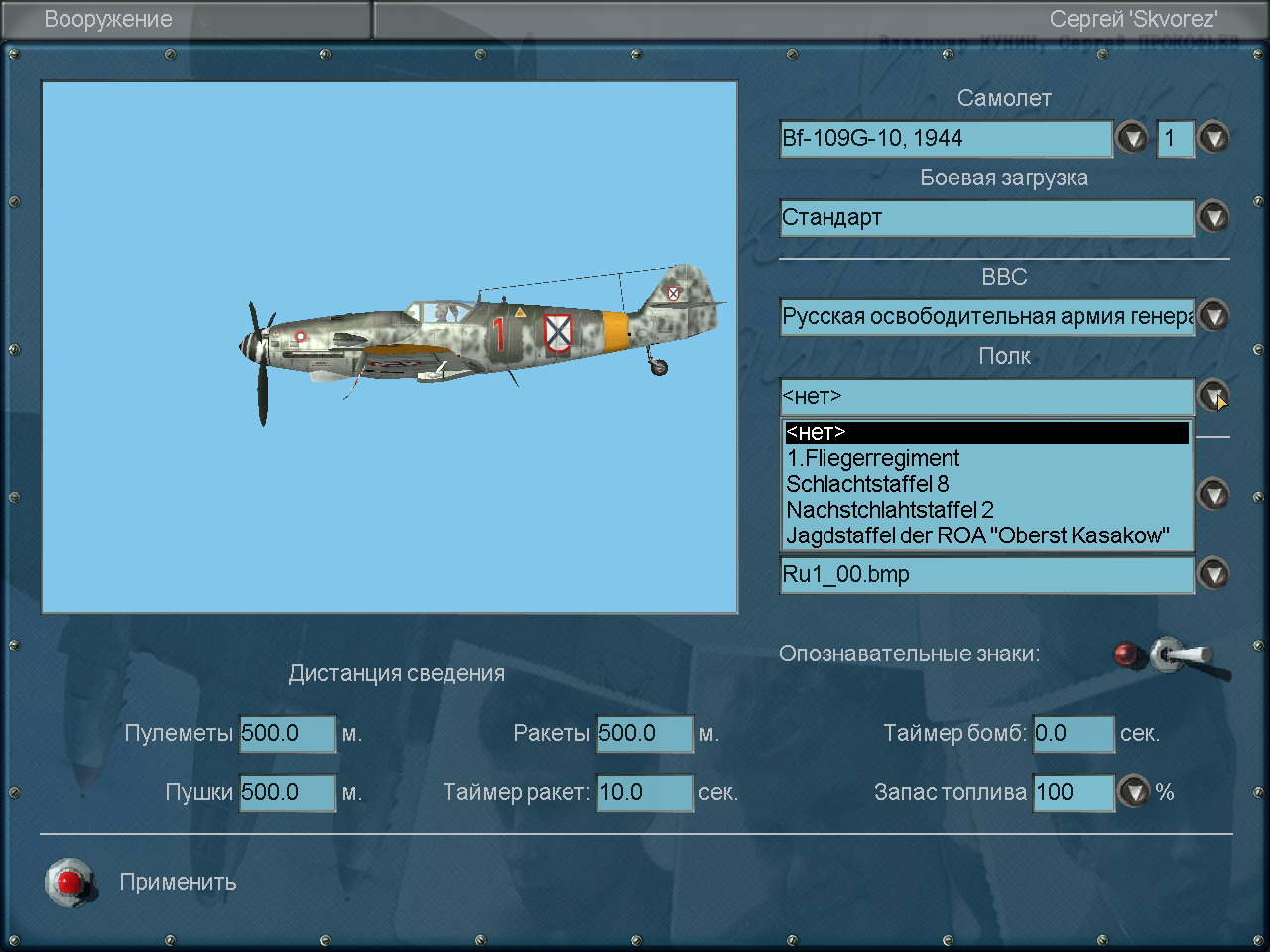Open the Запас топлива fuel percentage dropdown
The image size is (1270, 952).
1133,792
